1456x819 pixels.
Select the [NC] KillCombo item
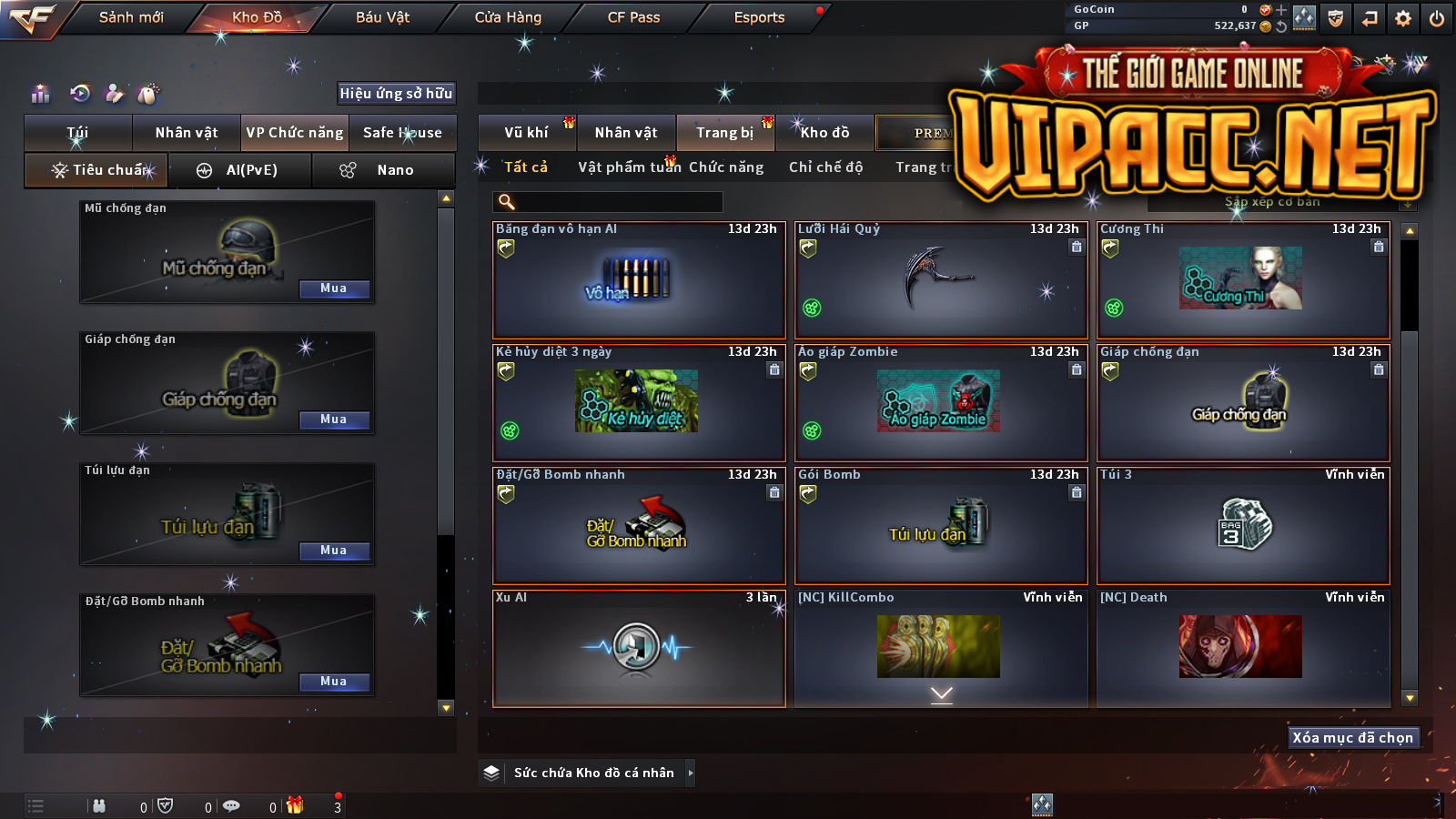(941, 648)
